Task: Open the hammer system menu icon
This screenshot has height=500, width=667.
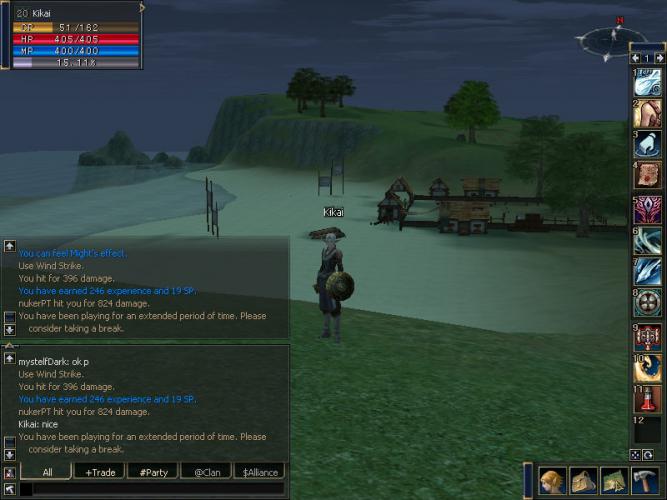Action: [644, 482]
